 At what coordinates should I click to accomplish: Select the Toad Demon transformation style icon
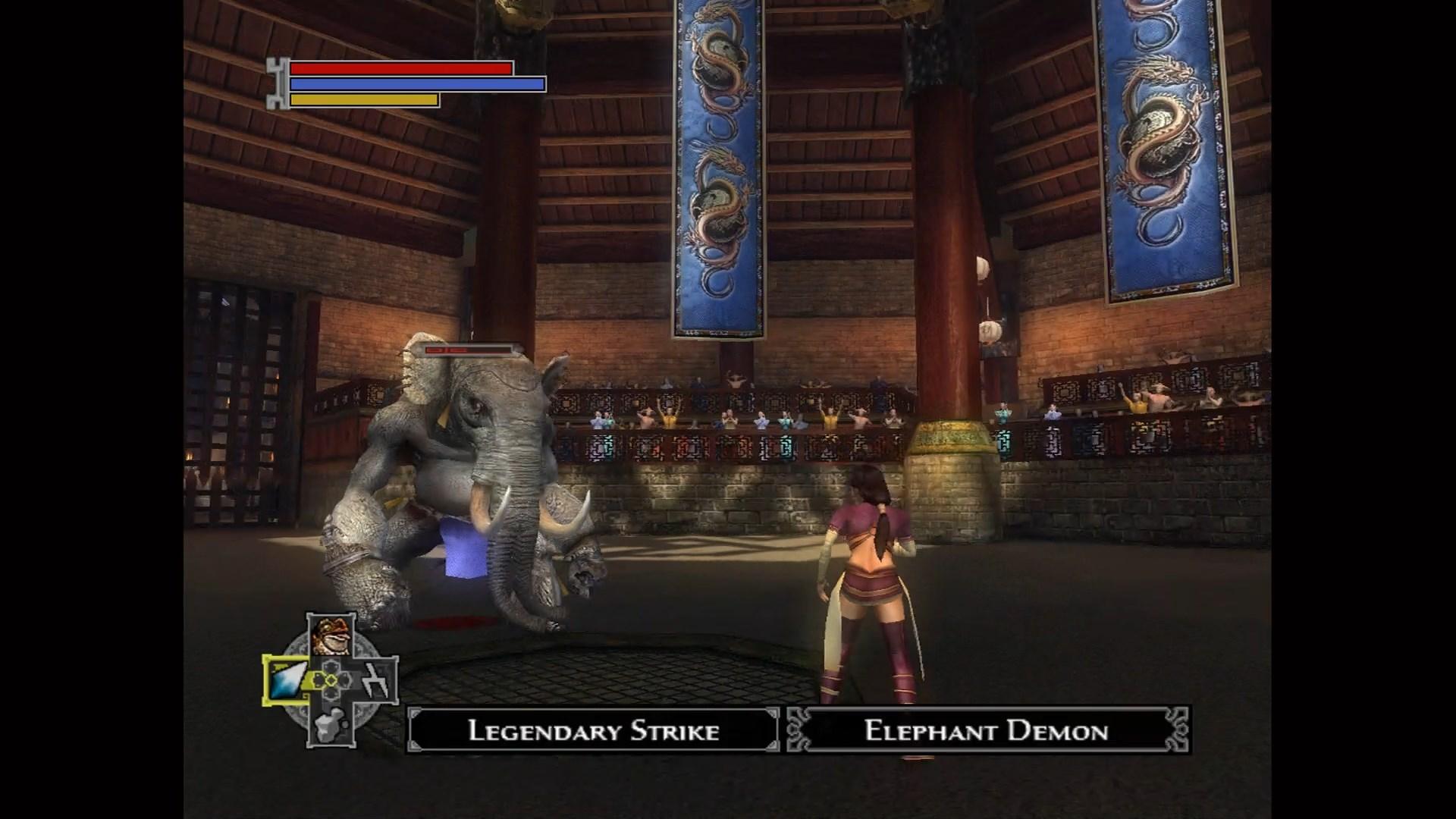point(330,635)
